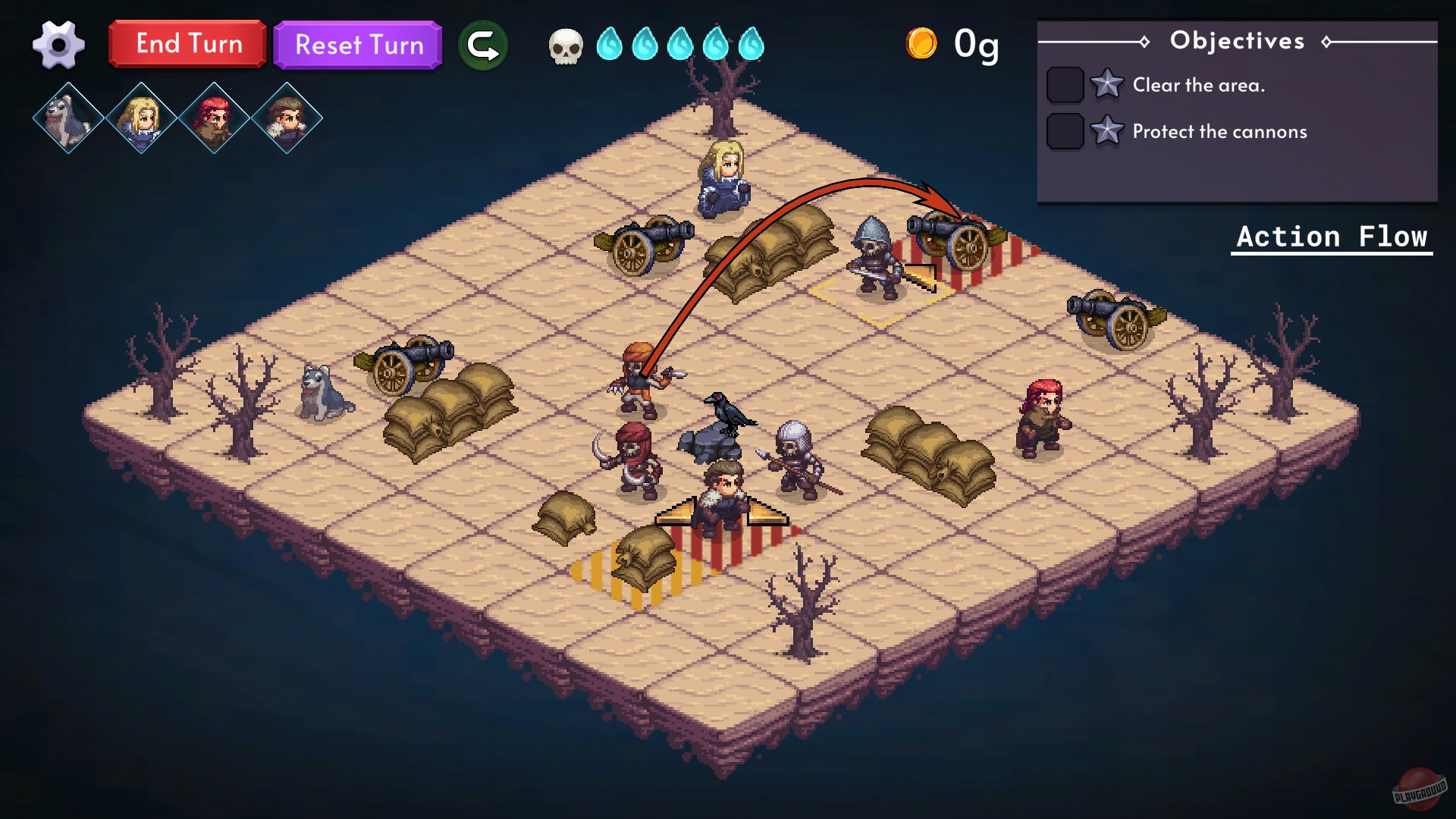Select the wolf portrait in the party bar
The image size is (1456, 819).
[68, 118]
